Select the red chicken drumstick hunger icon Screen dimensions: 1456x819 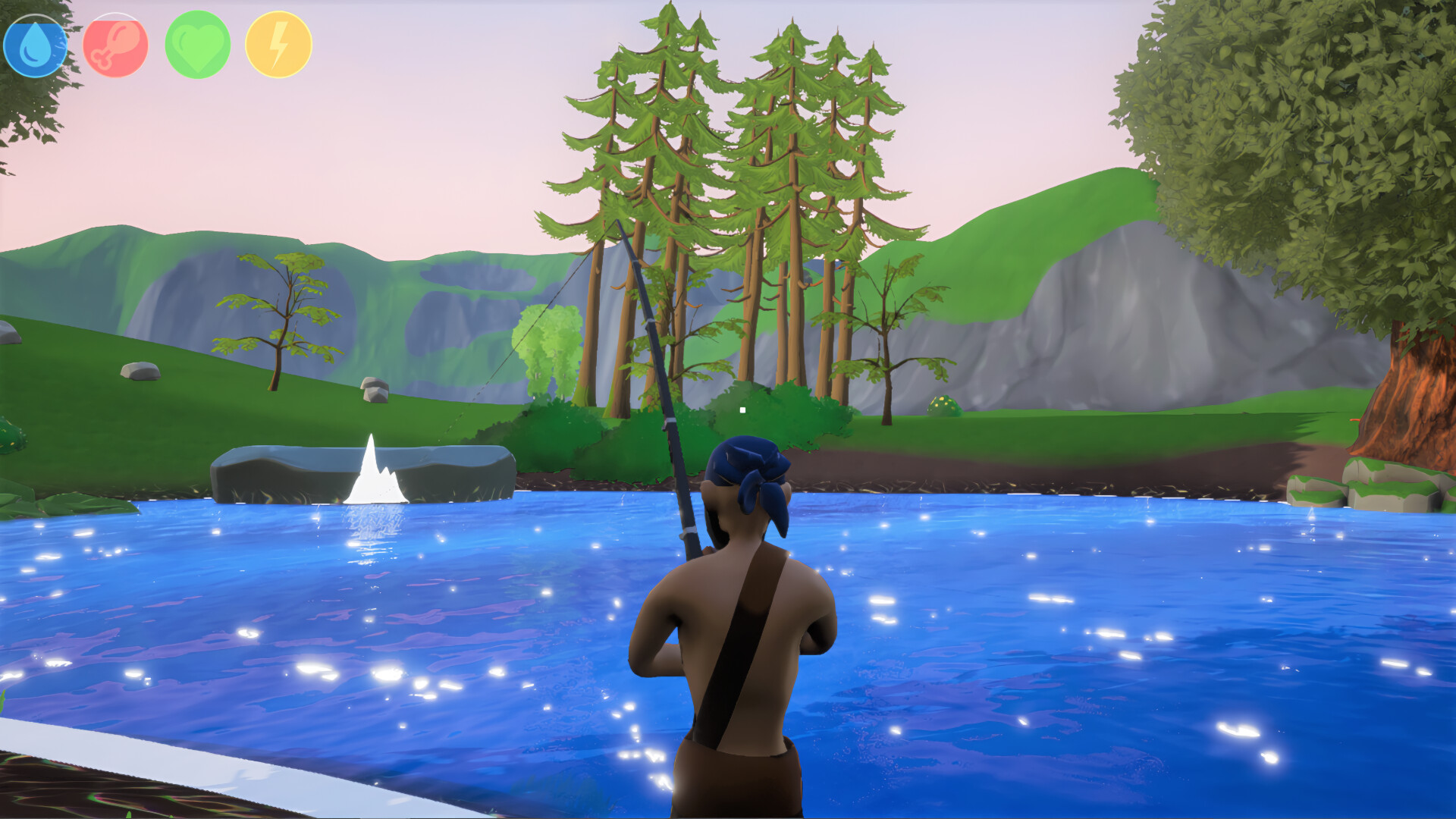point(115,44)
